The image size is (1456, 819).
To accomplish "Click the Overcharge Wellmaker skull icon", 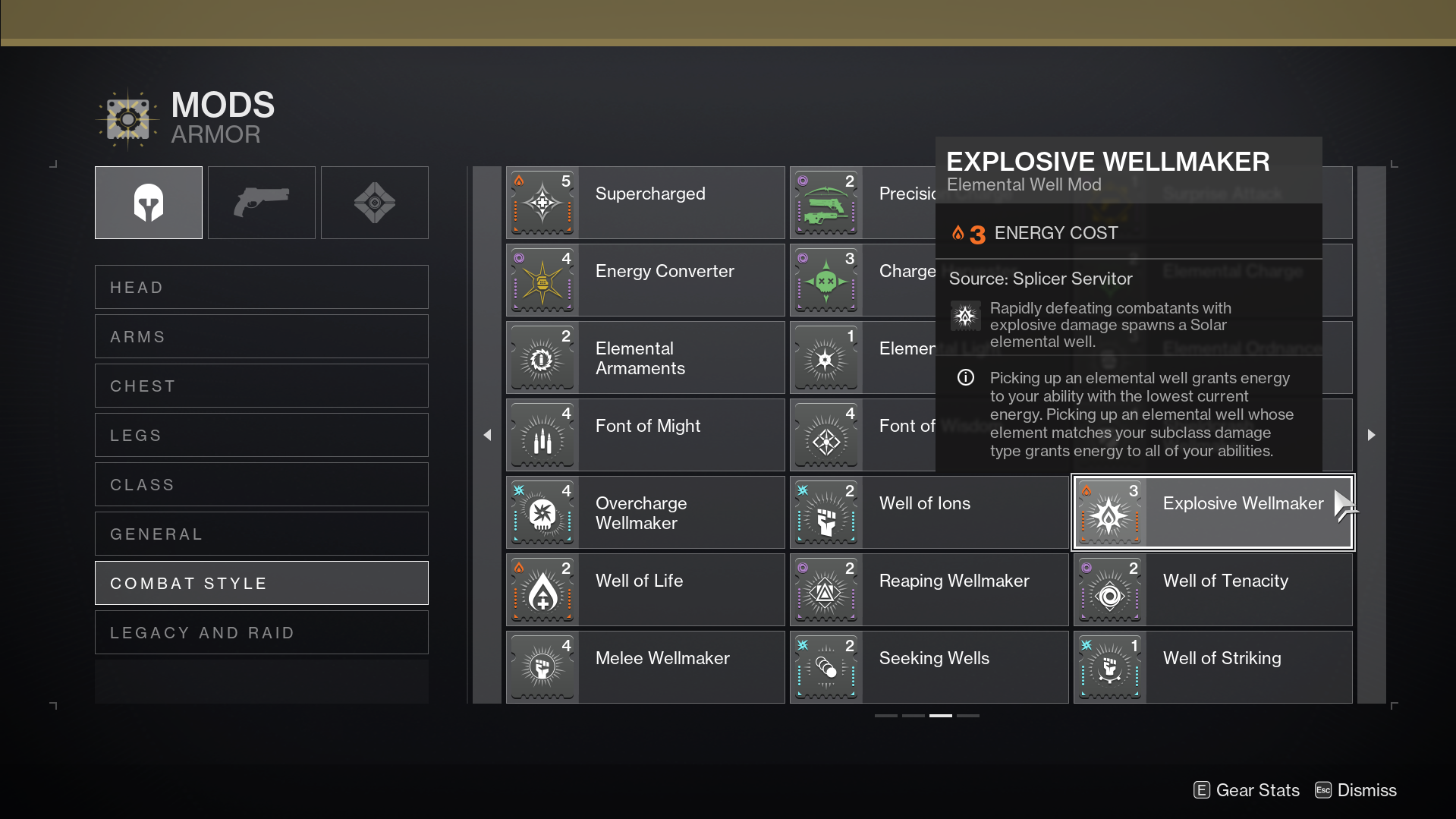I will [x=542, y=512].
